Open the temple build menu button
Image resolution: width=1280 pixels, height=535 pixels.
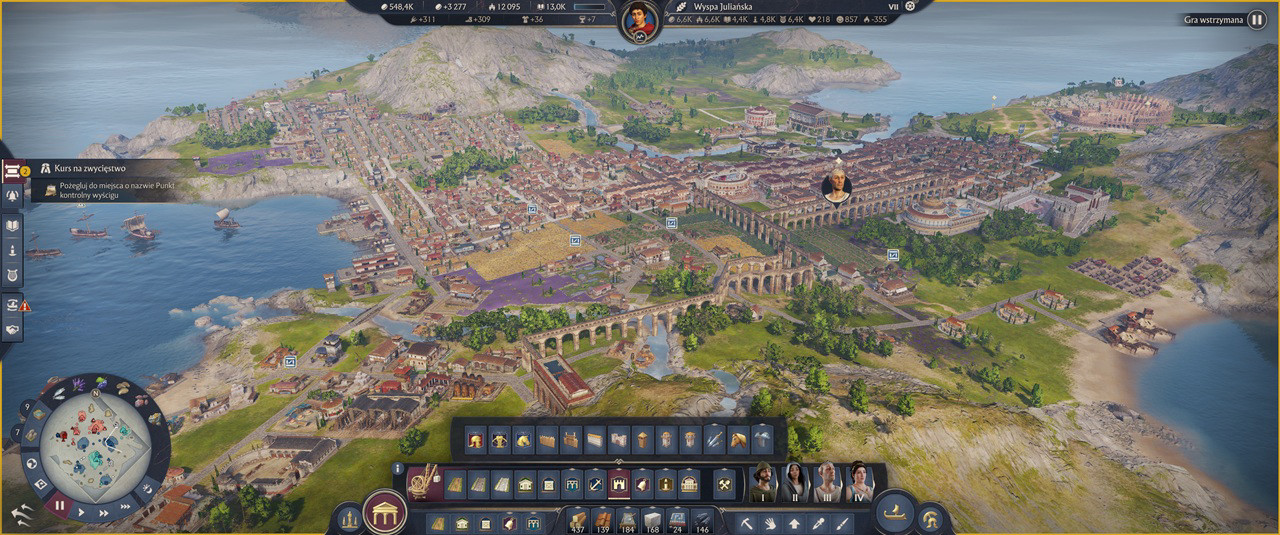(x=384, y=514)
